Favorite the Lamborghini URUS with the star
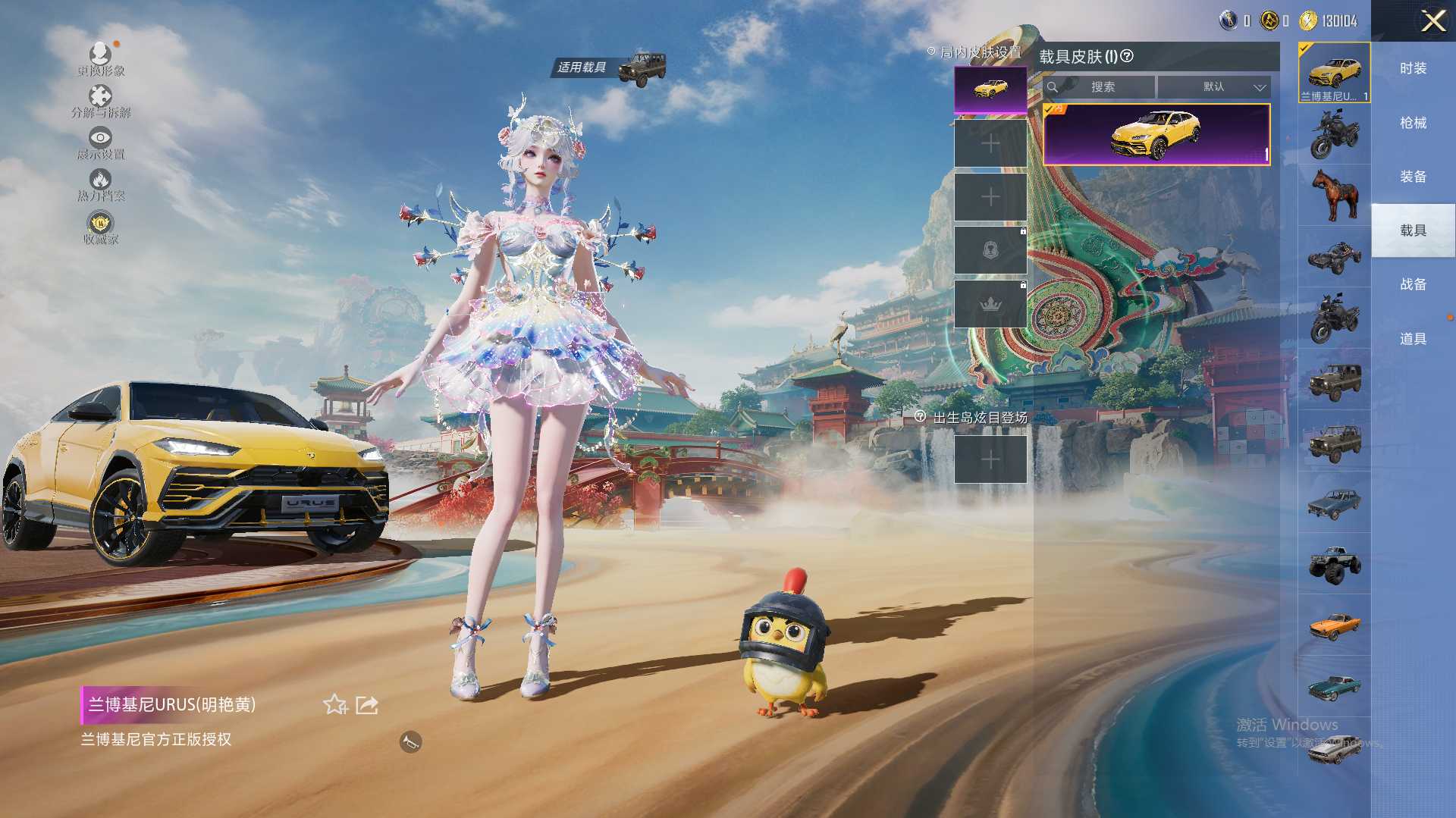1456x818 pixels. (334, 705)
